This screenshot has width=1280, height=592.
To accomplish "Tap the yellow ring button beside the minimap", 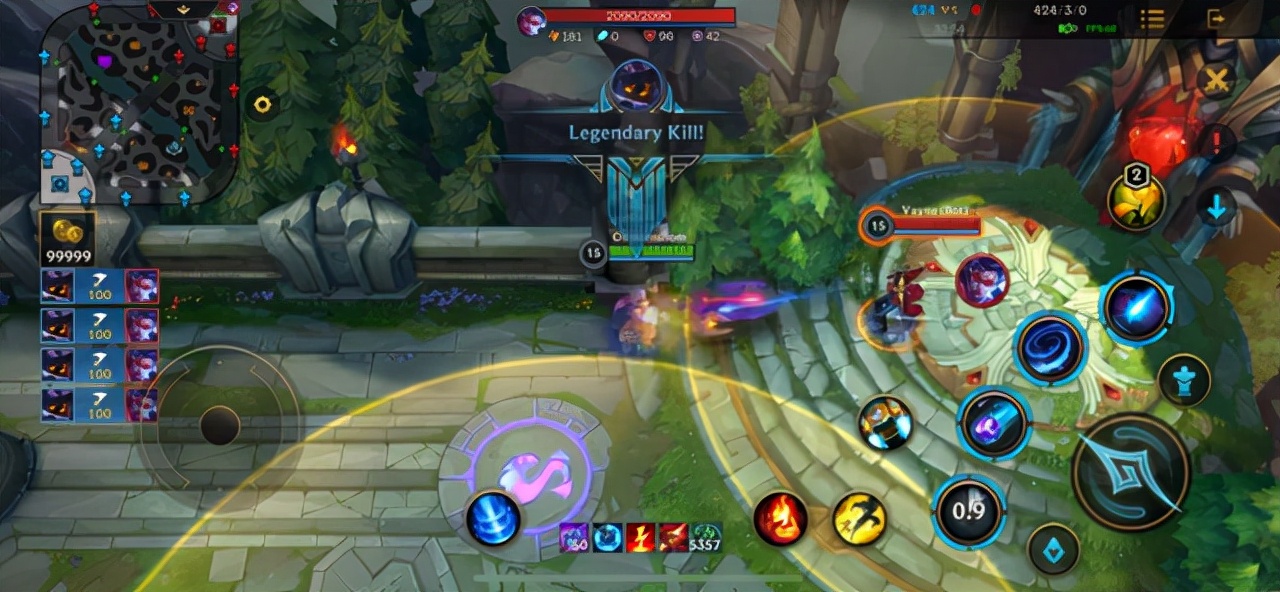I will pos(262,104).
